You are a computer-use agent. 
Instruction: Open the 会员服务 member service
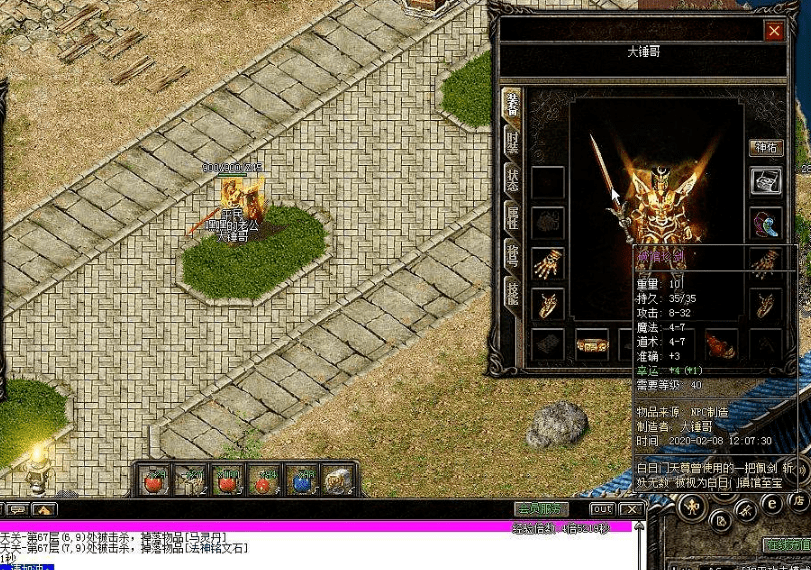(541, 509)
